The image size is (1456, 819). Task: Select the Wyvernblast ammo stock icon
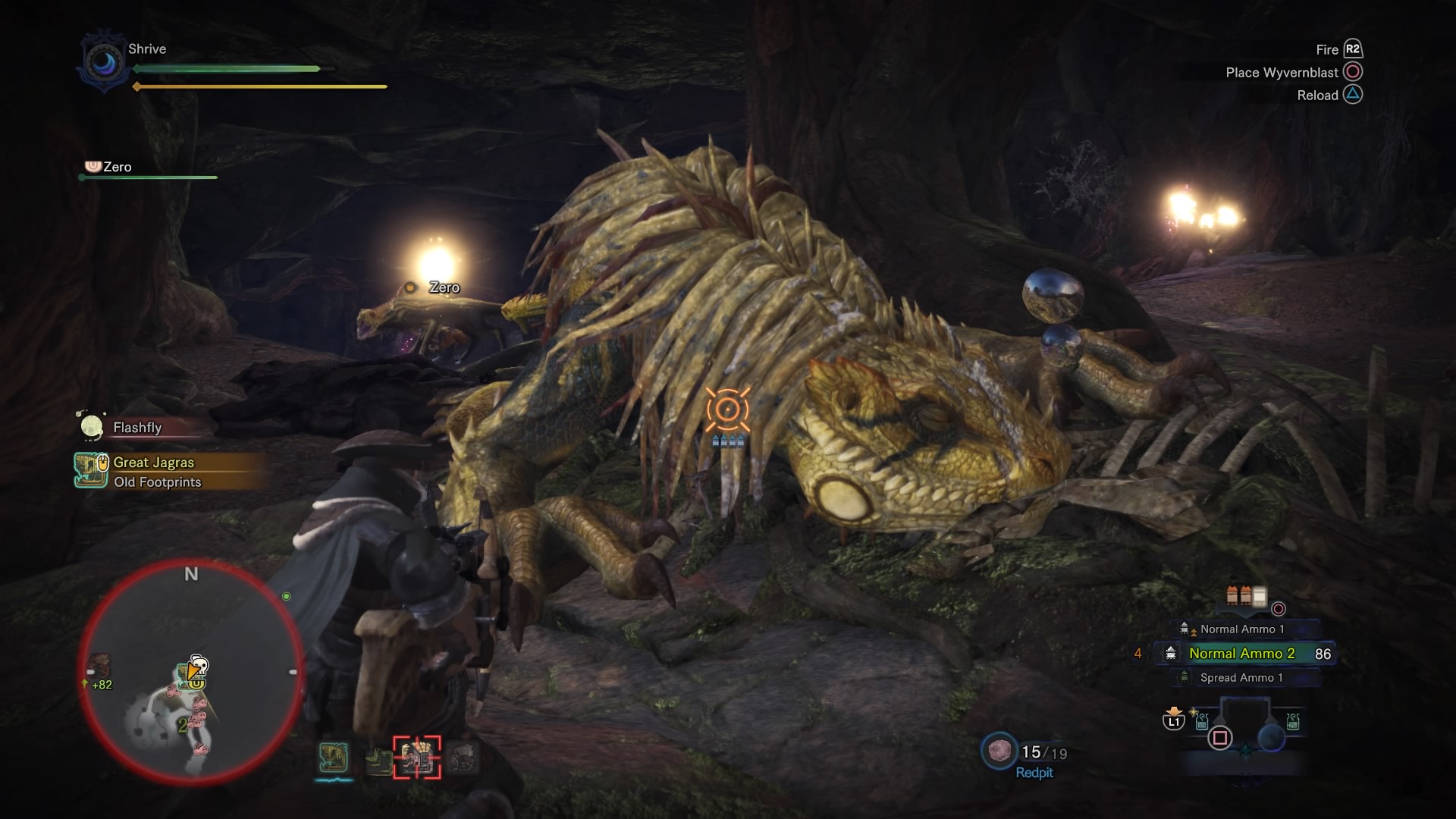coord(1245,597)
